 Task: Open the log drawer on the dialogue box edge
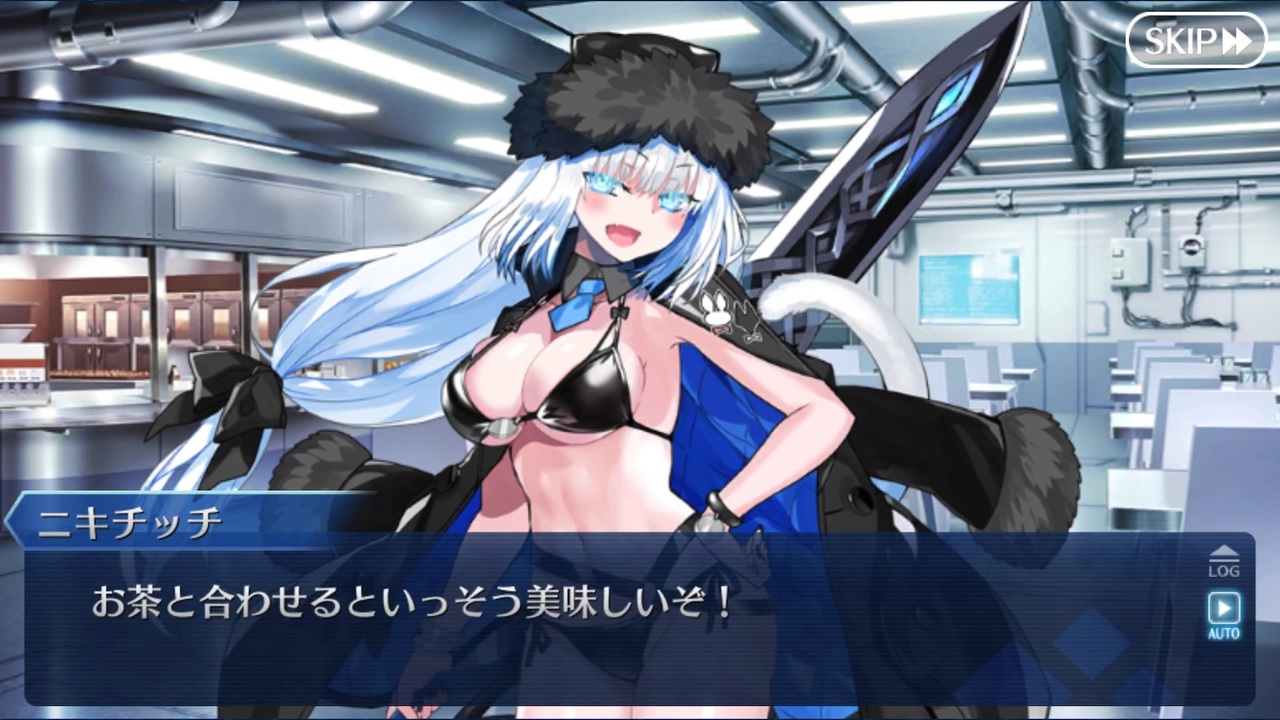[x=1224, y=560]
